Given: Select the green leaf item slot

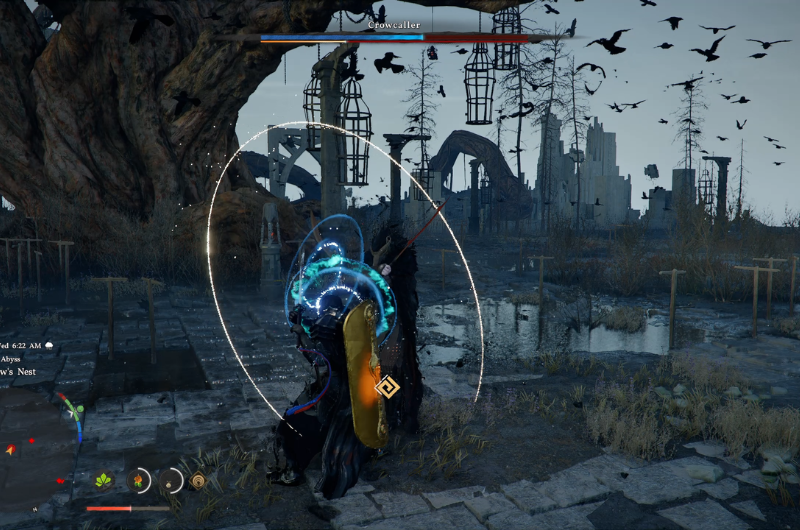Looking at the screenshot, I should (x=103, y=481).
